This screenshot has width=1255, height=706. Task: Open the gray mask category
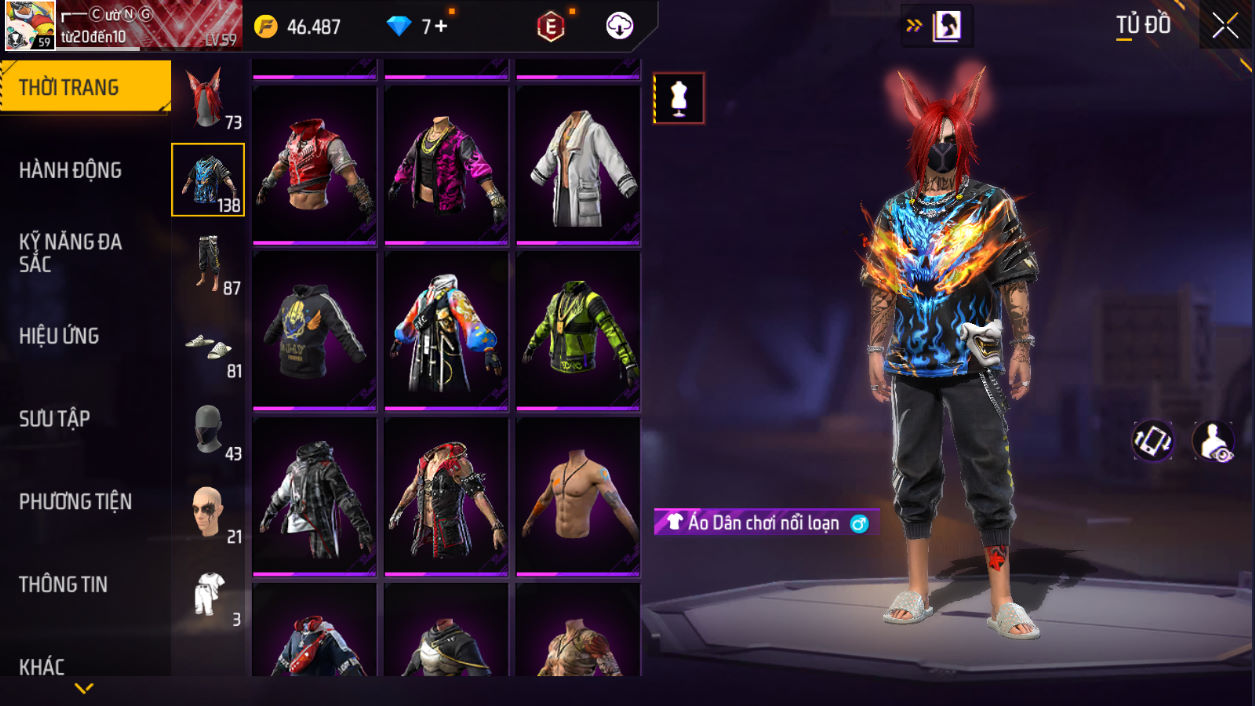207,431
